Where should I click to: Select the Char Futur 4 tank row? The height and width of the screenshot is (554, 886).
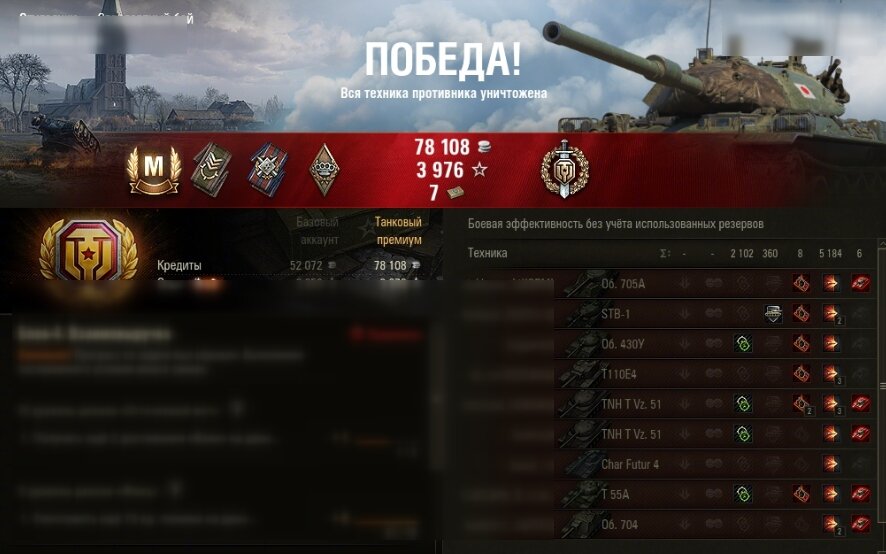click(x=631, y=464)
